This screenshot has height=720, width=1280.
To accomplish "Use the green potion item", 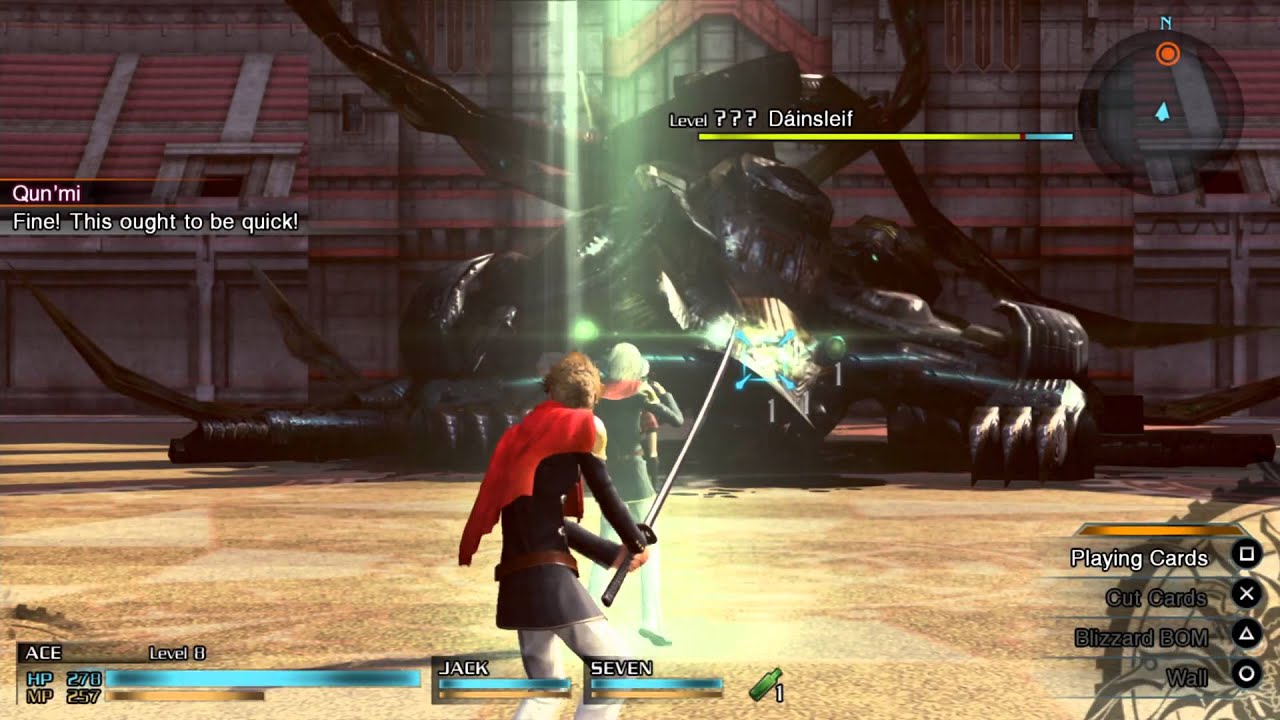I will (x=766, y=685).
